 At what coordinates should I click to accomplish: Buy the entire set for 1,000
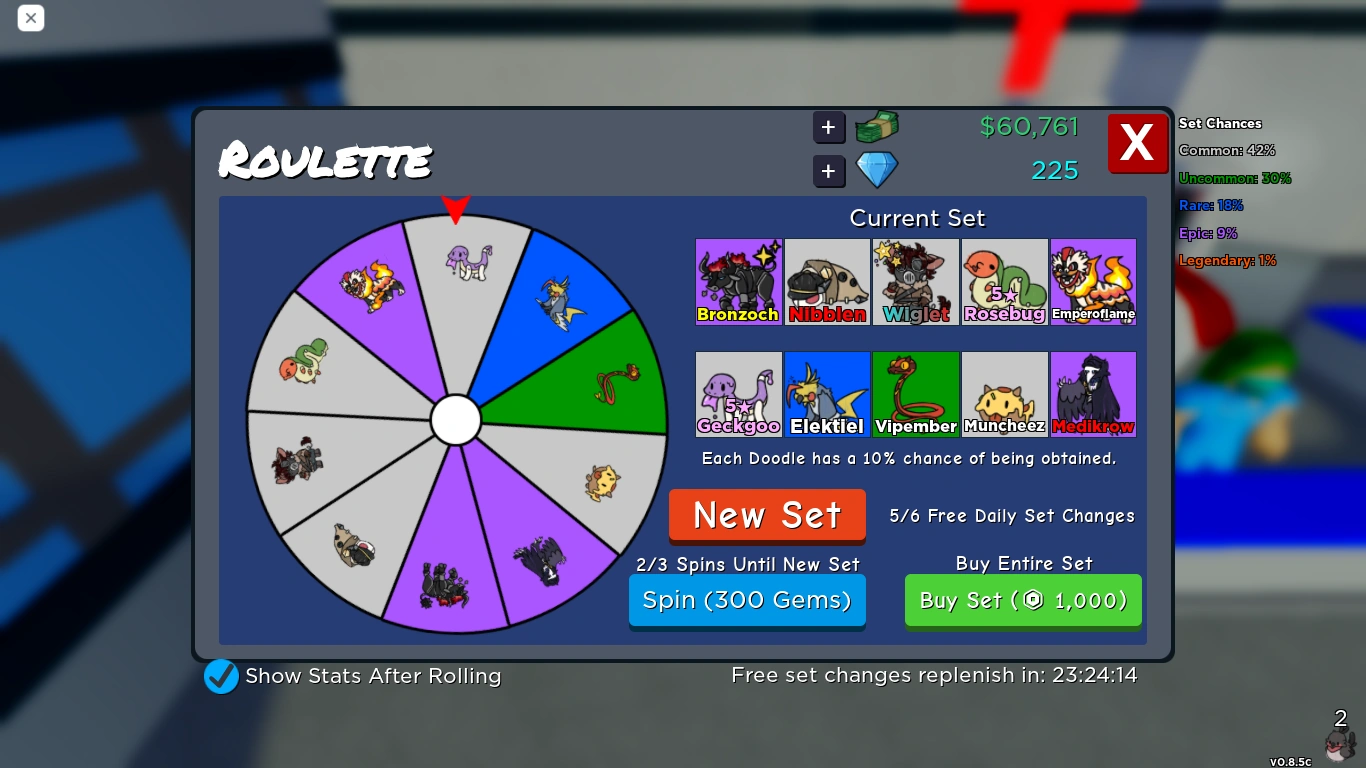pos(1023,600)
